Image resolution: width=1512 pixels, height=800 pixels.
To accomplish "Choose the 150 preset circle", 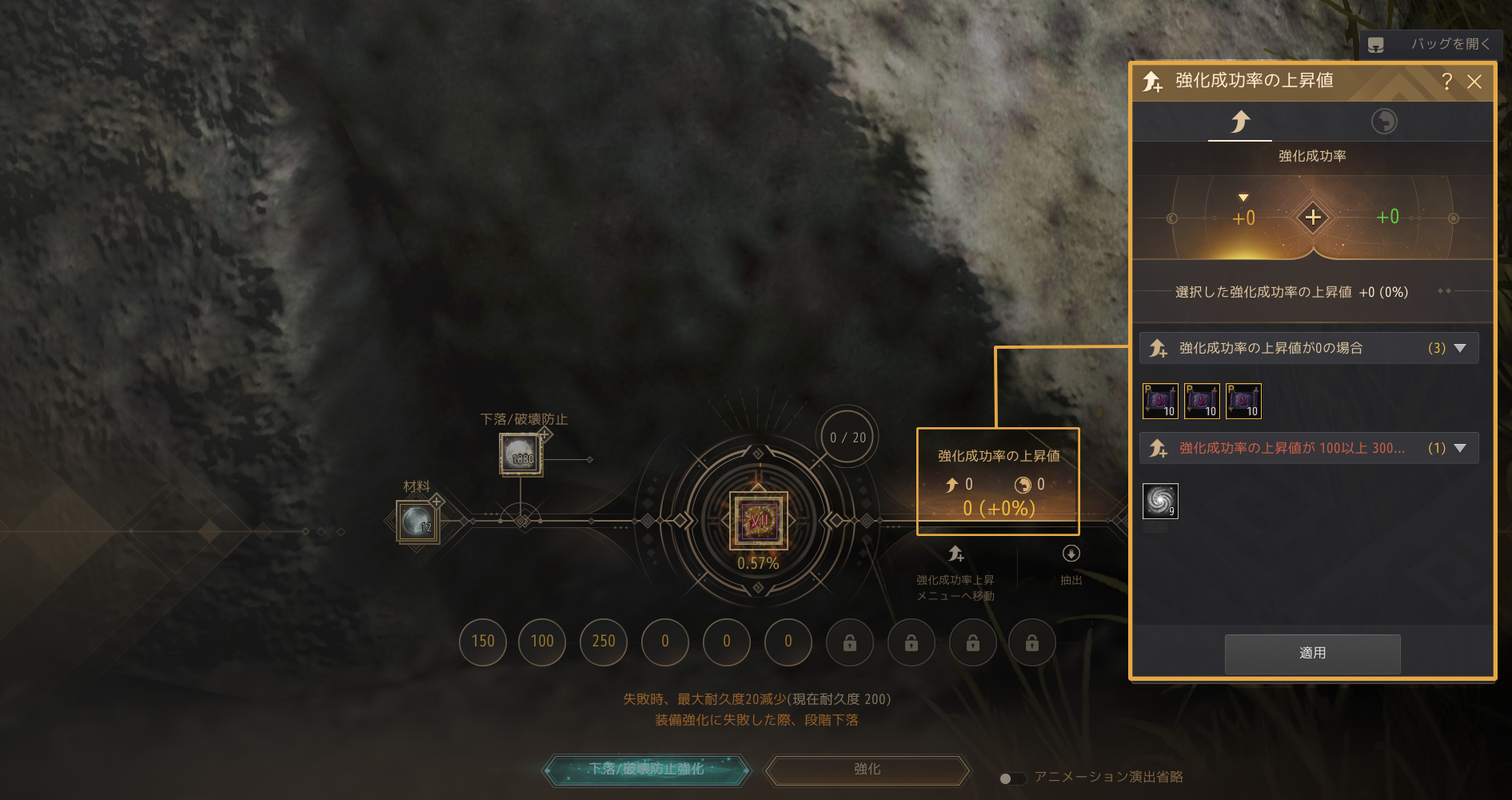I will coord(483,642).
